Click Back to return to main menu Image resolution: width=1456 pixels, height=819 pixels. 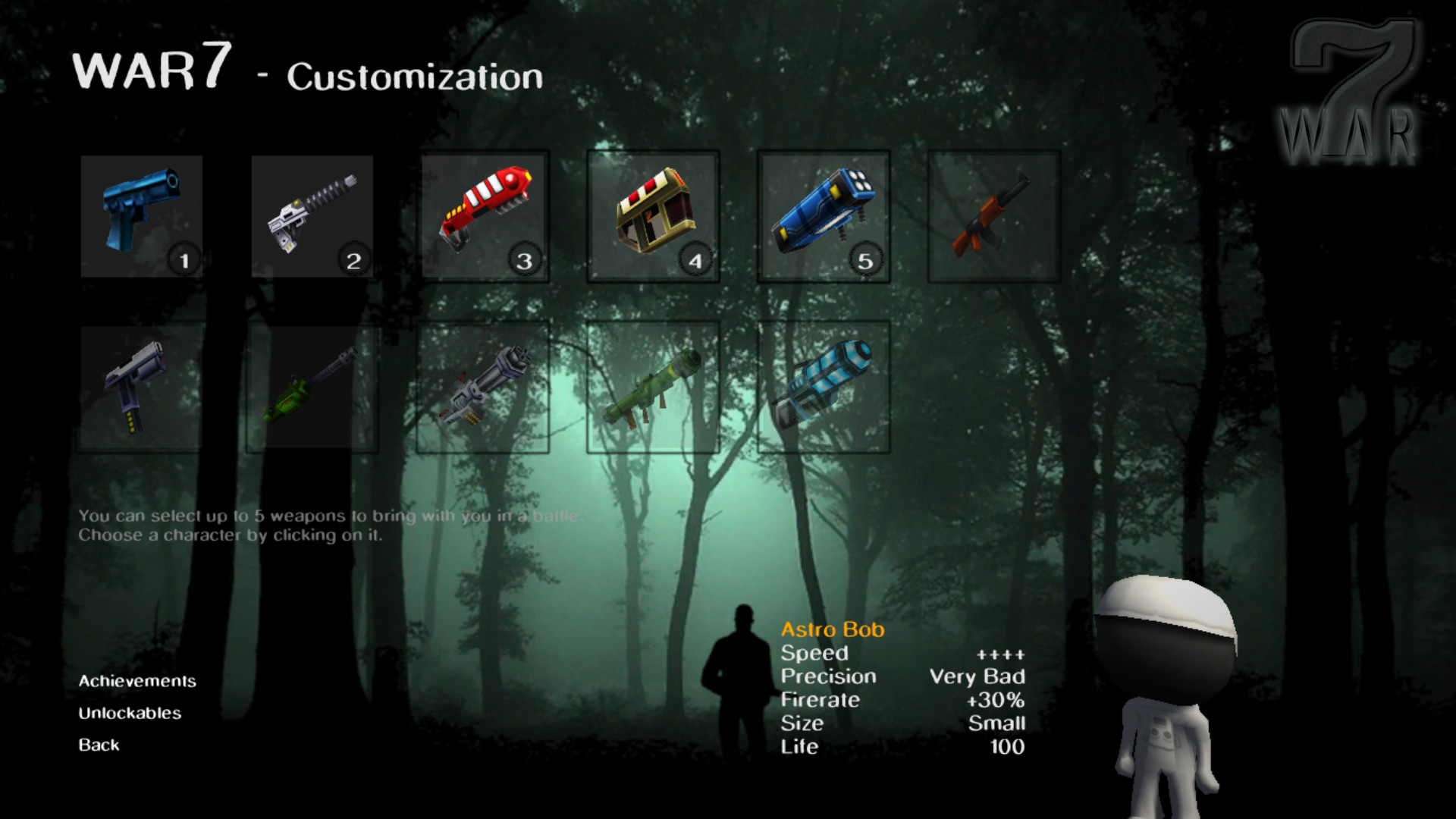tap(98, 745)
